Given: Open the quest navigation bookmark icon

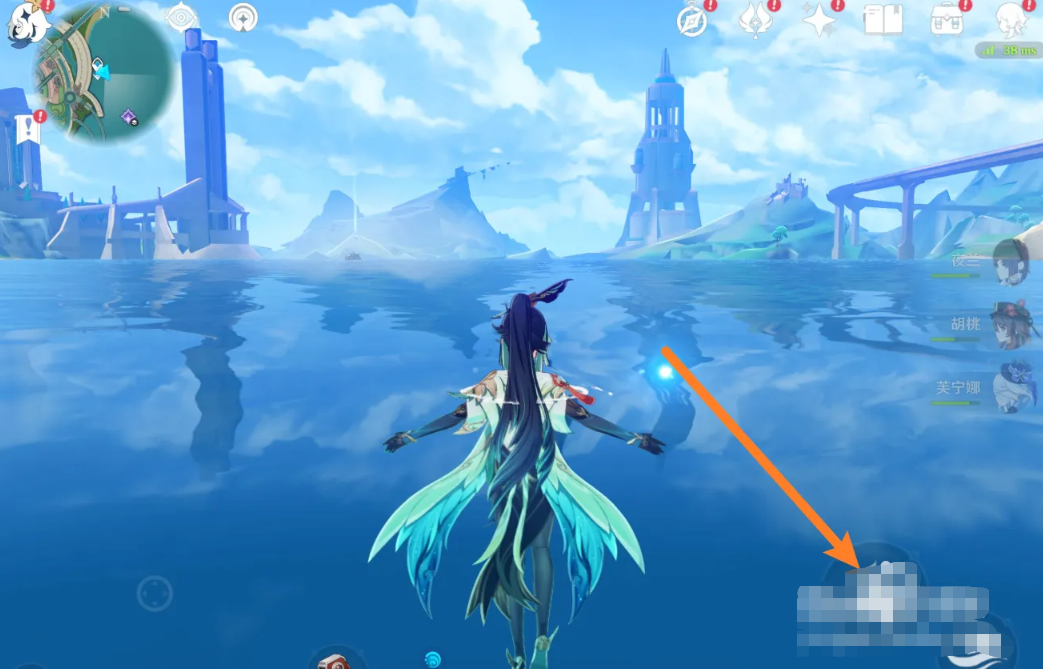Looking at the screenshot, I should pos(27,129).
